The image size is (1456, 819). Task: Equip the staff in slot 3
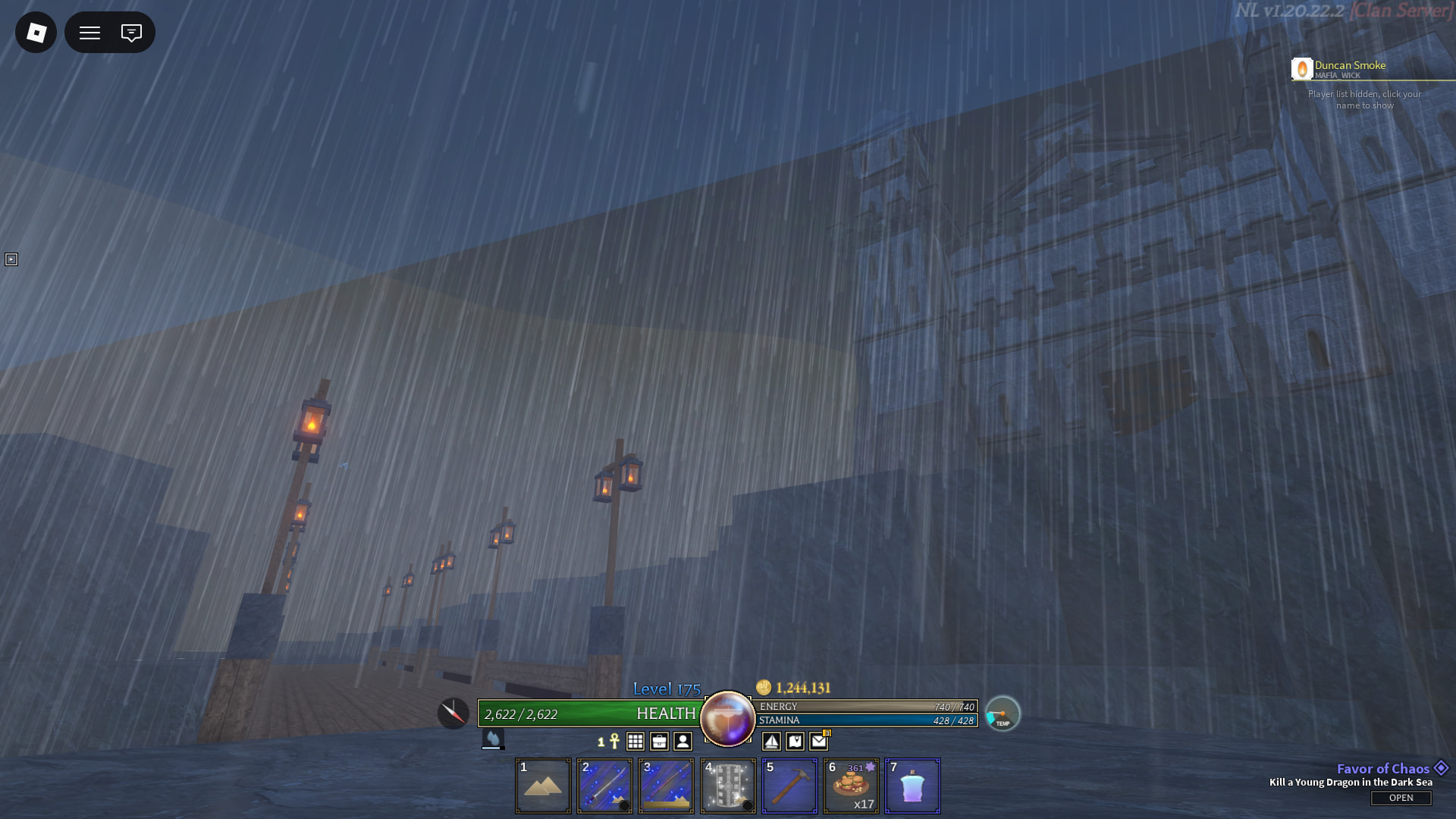[x=666, y=786]
